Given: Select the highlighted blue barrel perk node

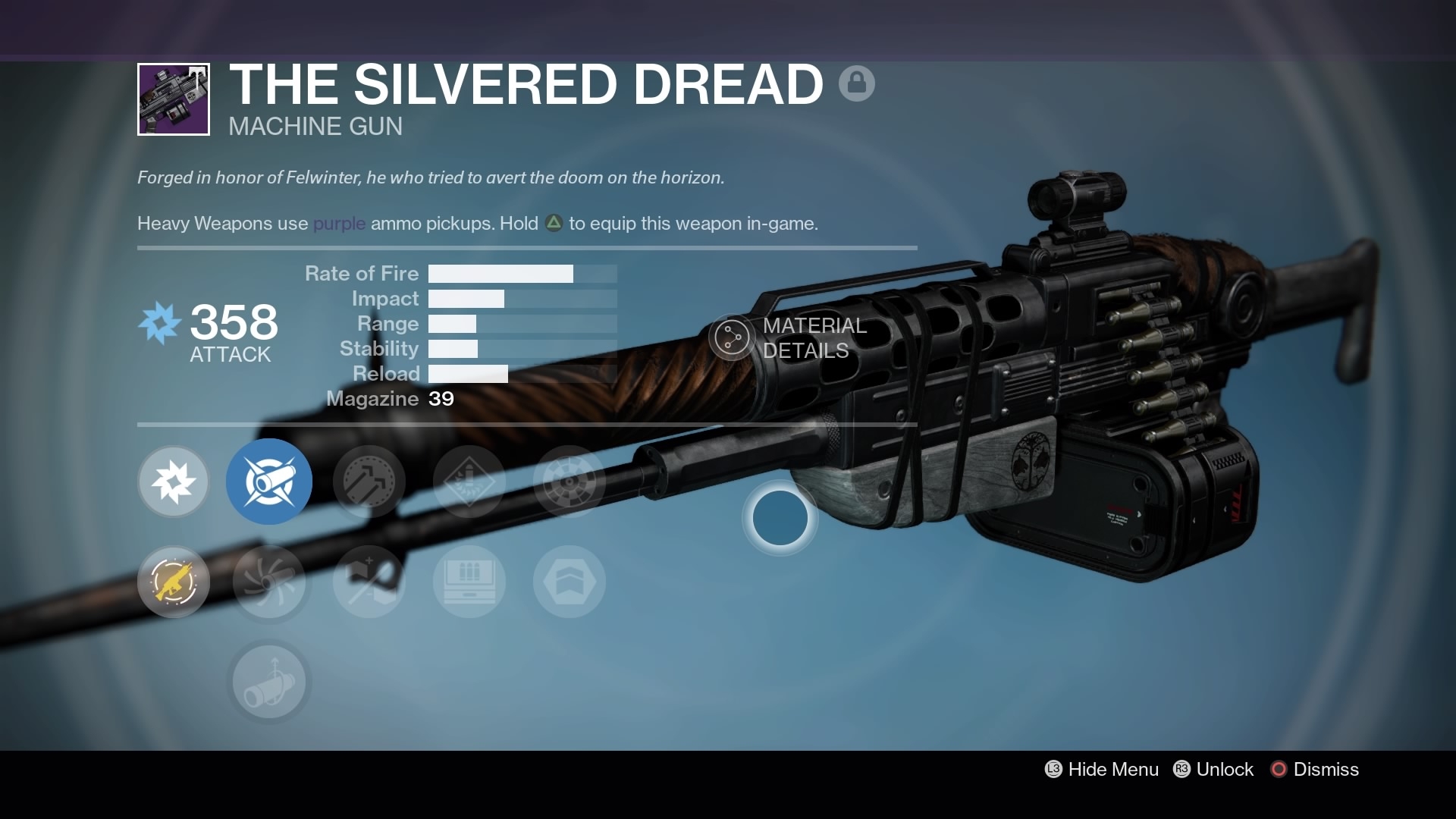Looking at the screenshot, I should point(269,482).
